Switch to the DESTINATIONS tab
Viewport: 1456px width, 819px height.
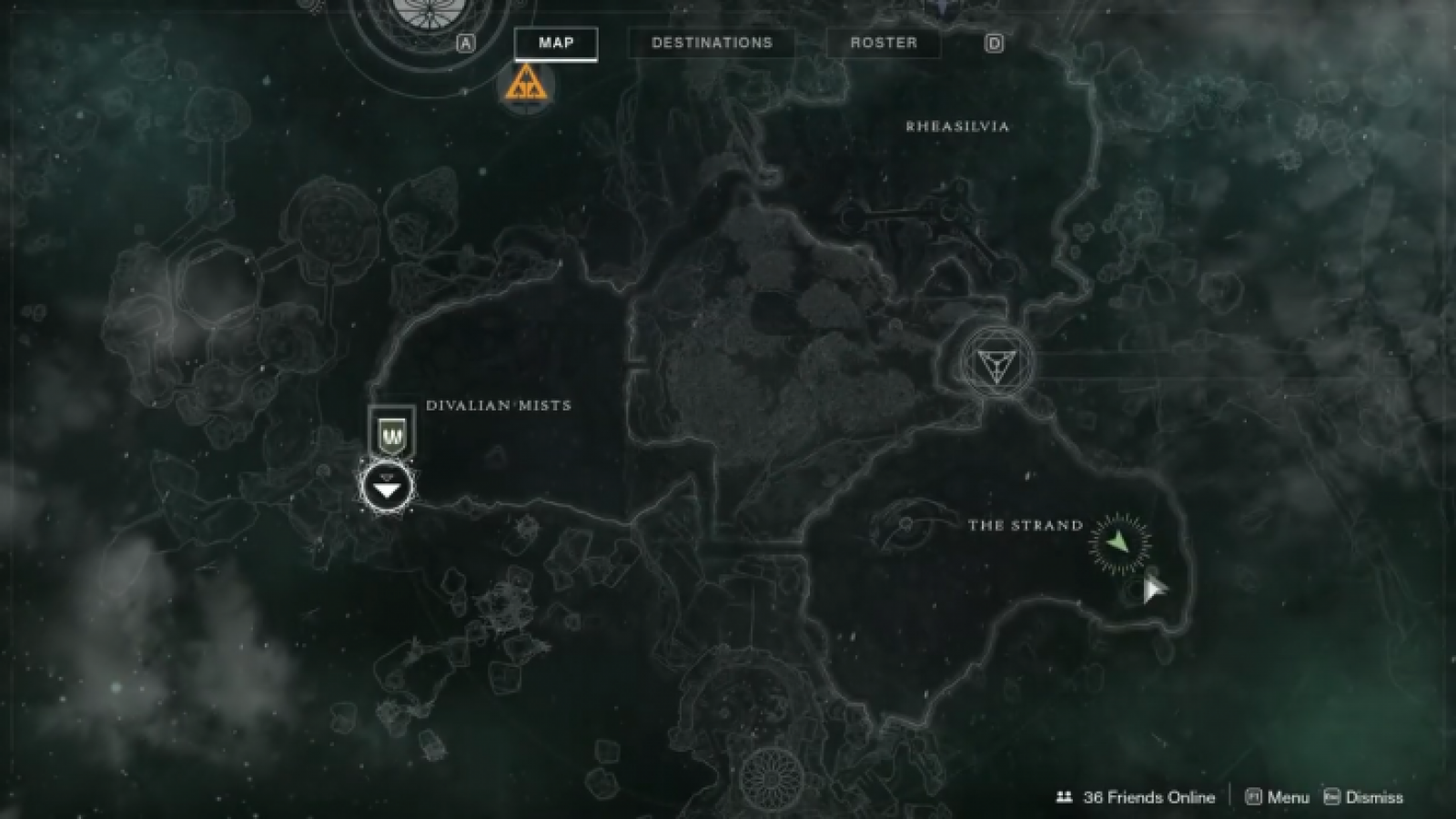point(712,43)
